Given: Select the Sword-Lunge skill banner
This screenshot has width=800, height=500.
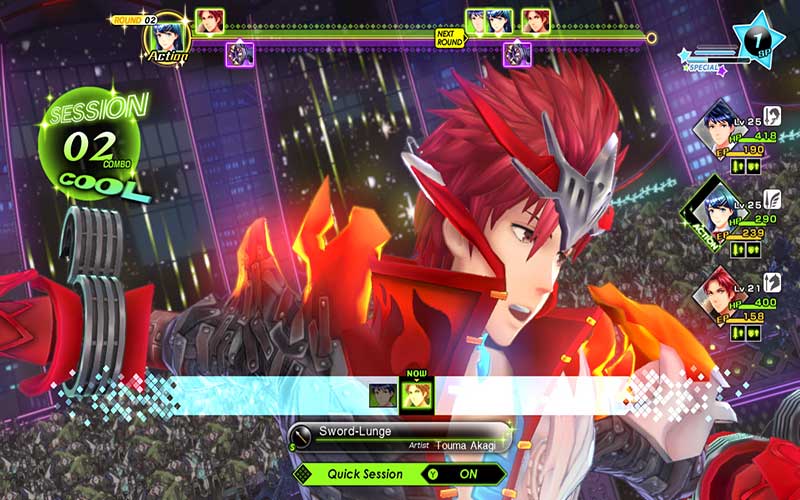Looking at the screenshot, I should coord(398,437).
